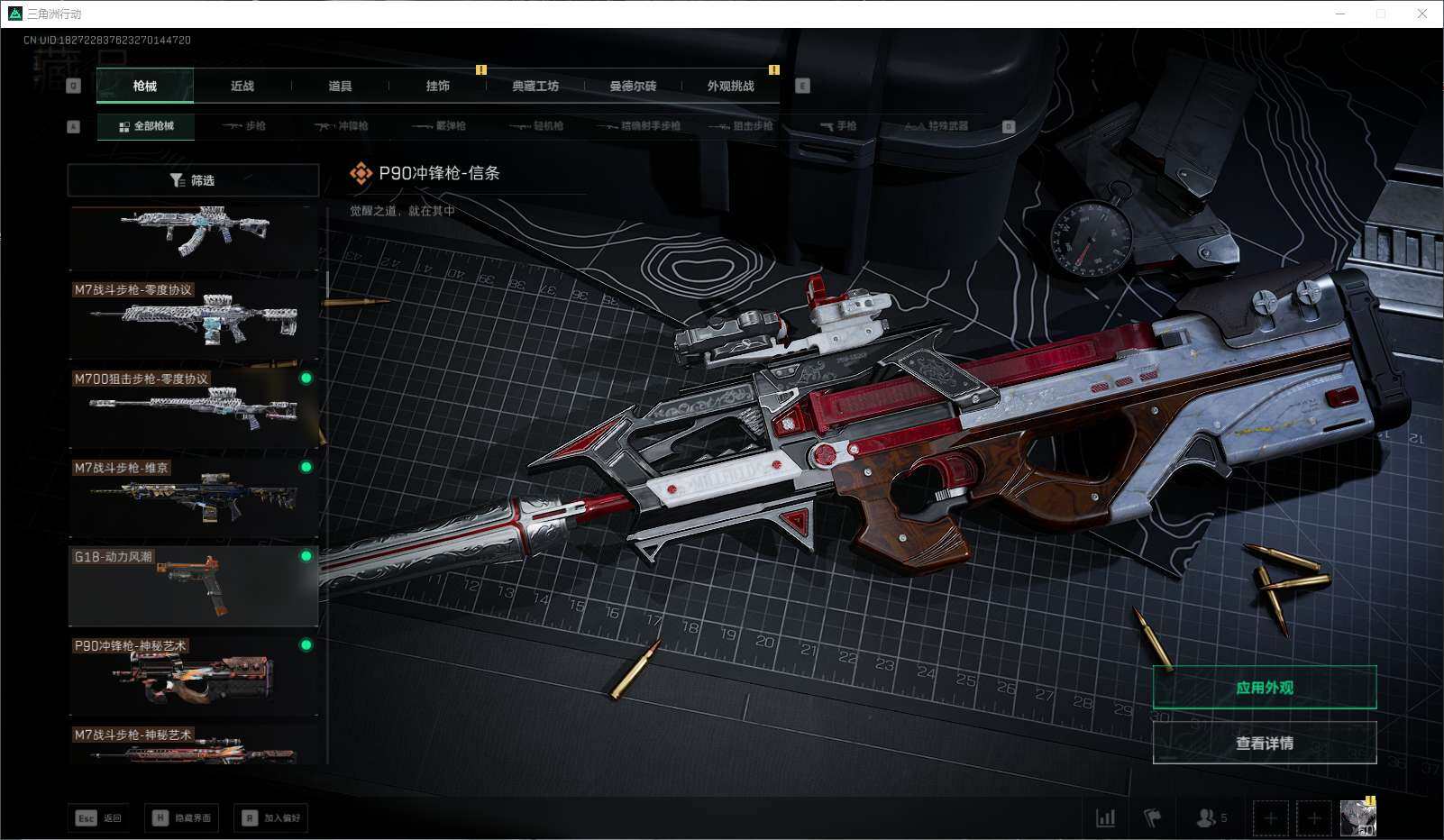Choose the P90冲锋枪-神秘艺术 skin
1444x840 pixels.
pyautogui.click(x=193, y=675)
